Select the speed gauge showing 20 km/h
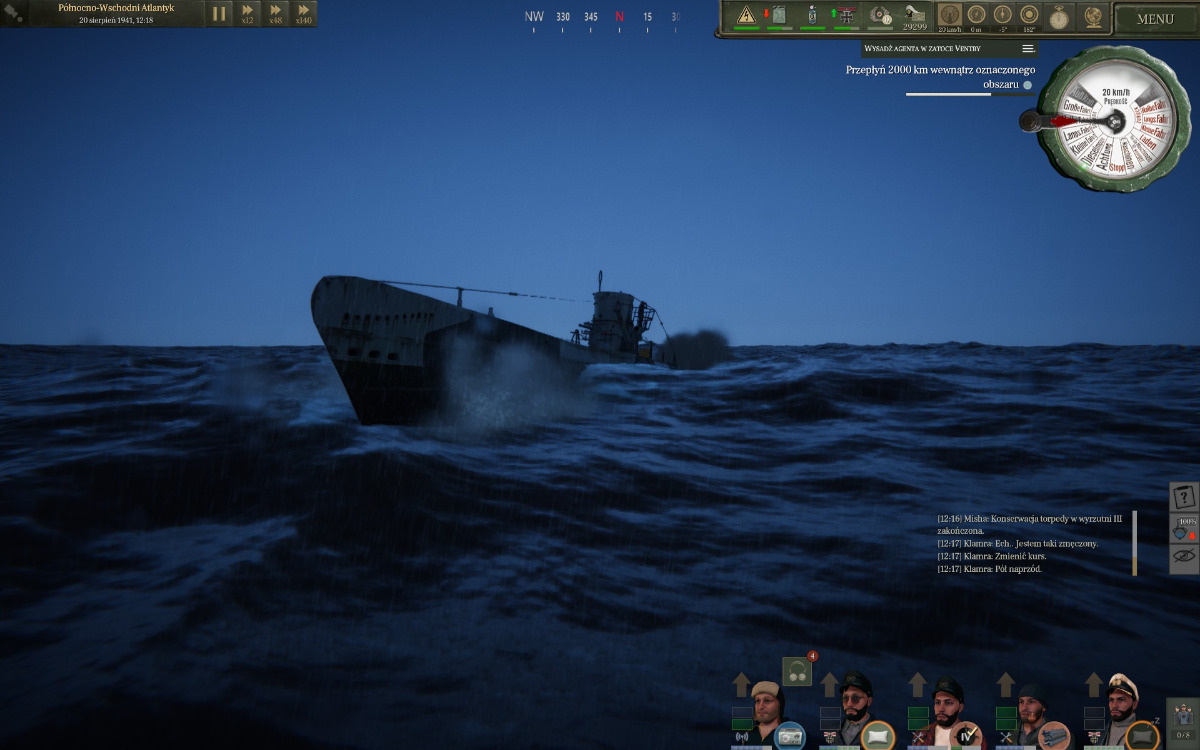The image size is (1200, 750). click(x=950, y=16)
